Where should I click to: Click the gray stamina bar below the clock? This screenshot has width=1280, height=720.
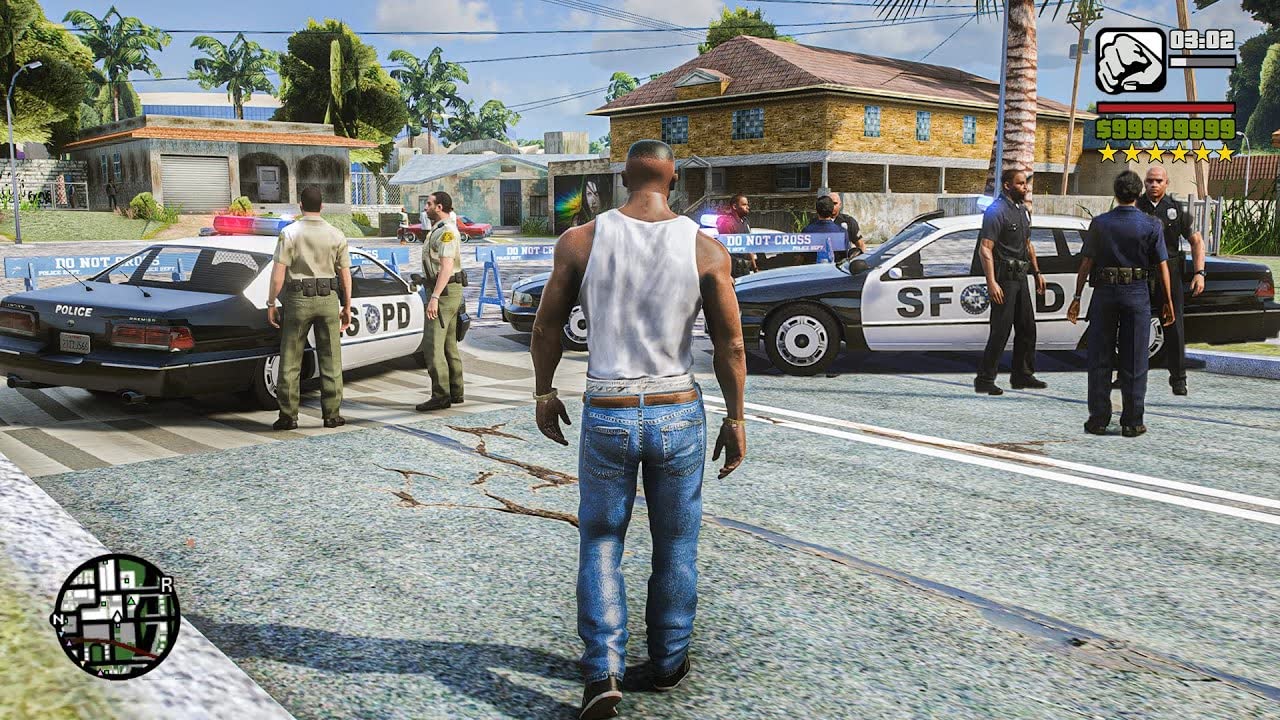point(1202,61)
